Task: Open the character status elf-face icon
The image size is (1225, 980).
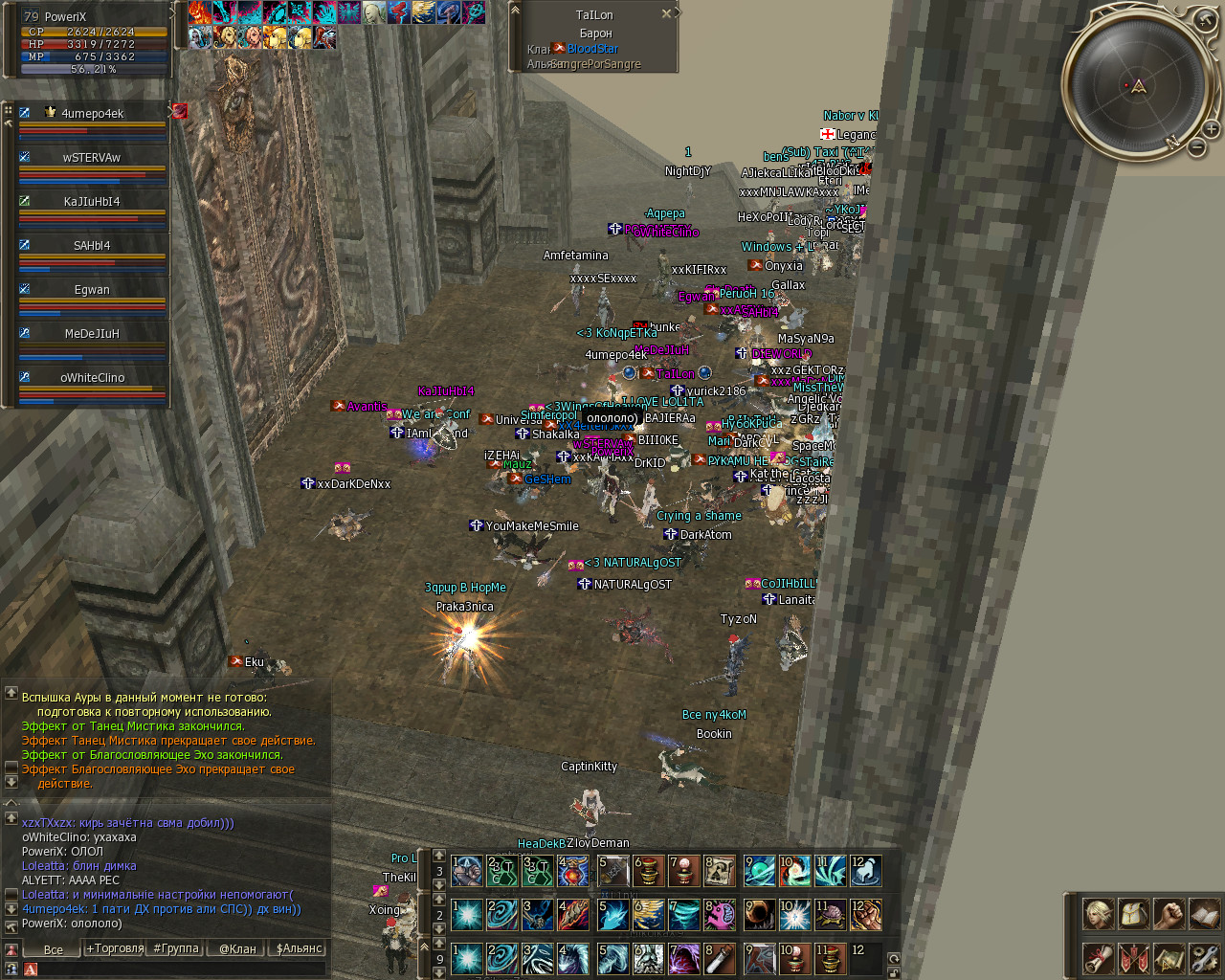Action: (x=1098, y=914)
